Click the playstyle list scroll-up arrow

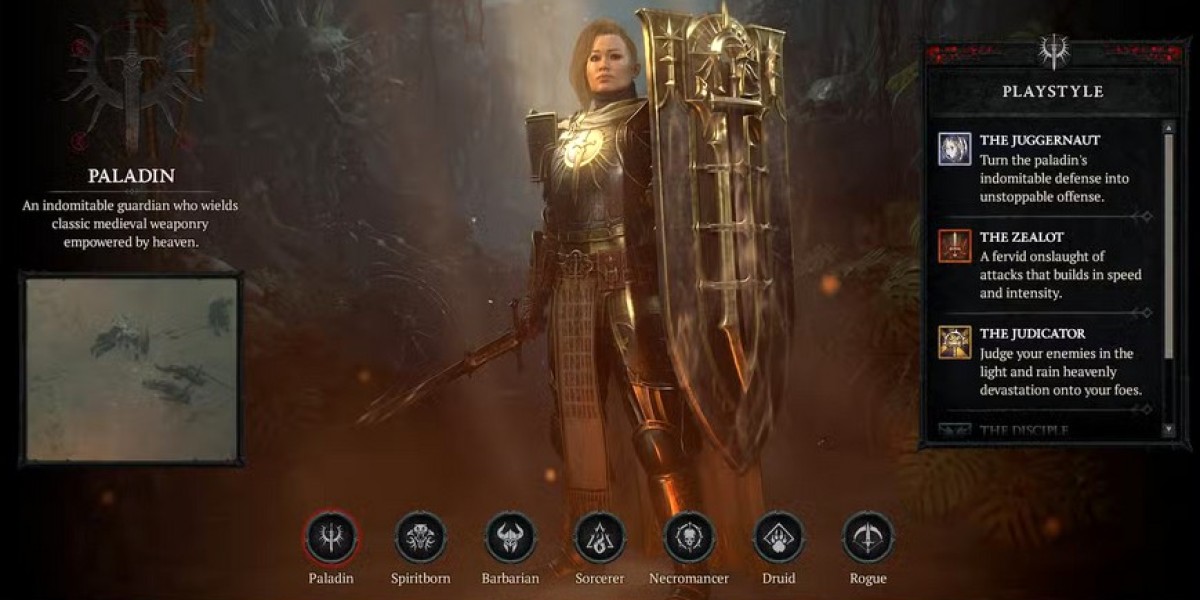(x=1168, y=128)
